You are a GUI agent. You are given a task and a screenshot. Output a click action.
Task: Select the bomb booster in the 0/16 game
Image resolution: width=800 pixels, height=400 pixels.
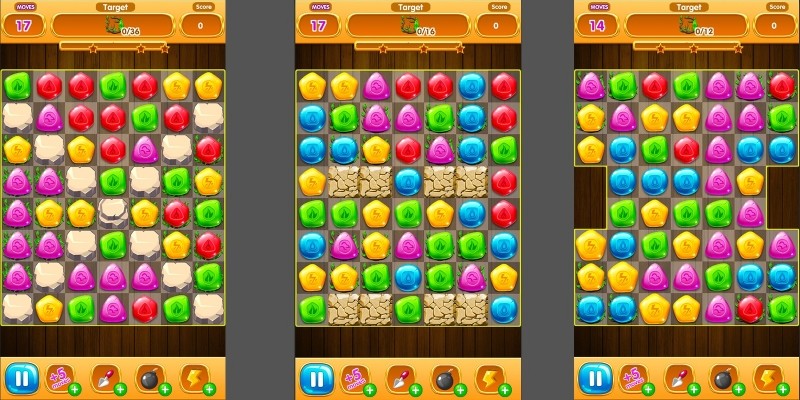pos(443,378)
